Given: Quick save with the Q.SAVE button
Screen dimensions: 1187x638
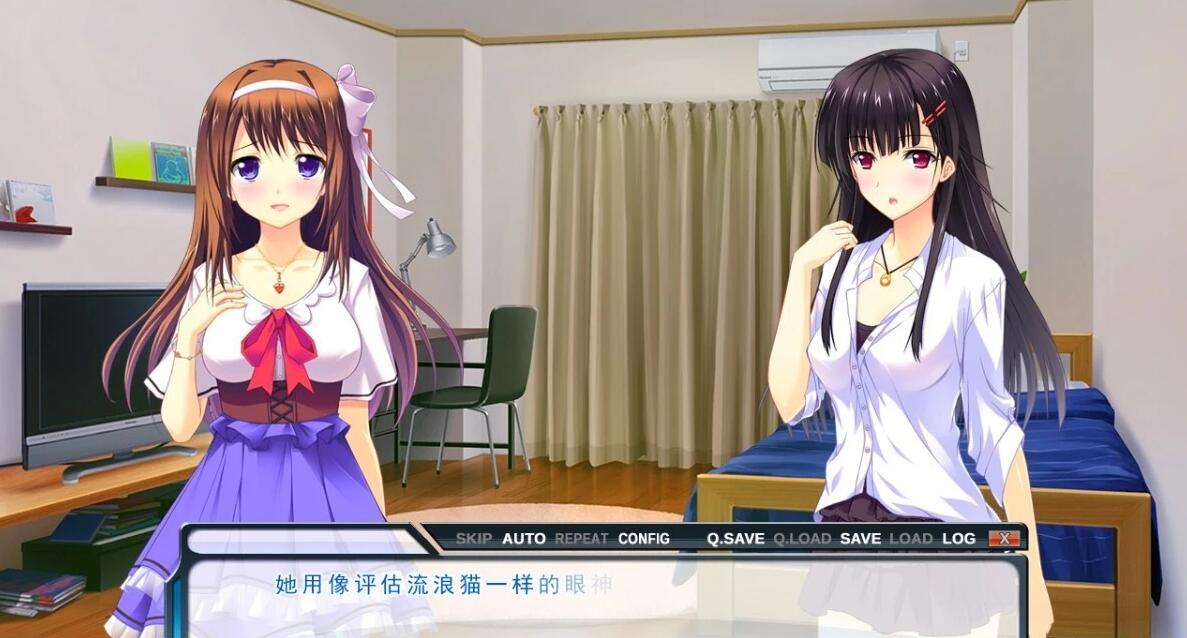Looking at the screenshot, I should [x=735, y=538].
